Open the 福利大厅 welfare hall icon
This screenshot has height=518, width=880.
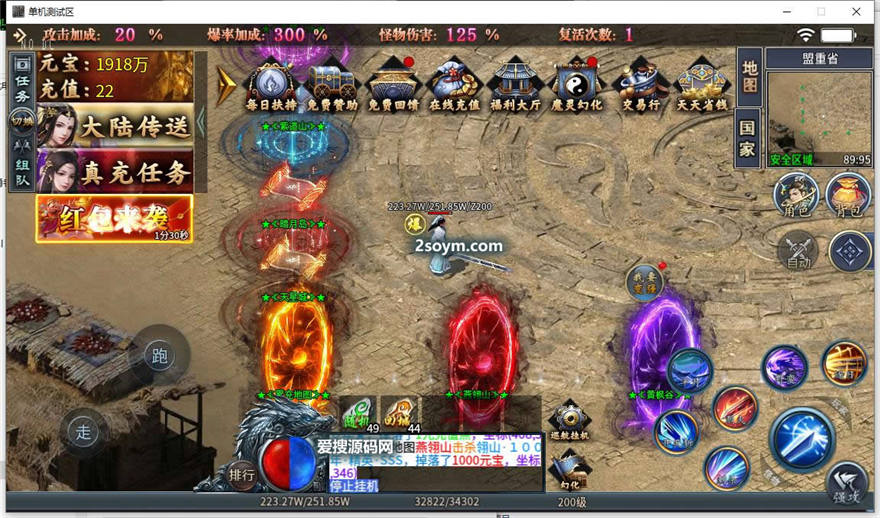click(516, 83)
